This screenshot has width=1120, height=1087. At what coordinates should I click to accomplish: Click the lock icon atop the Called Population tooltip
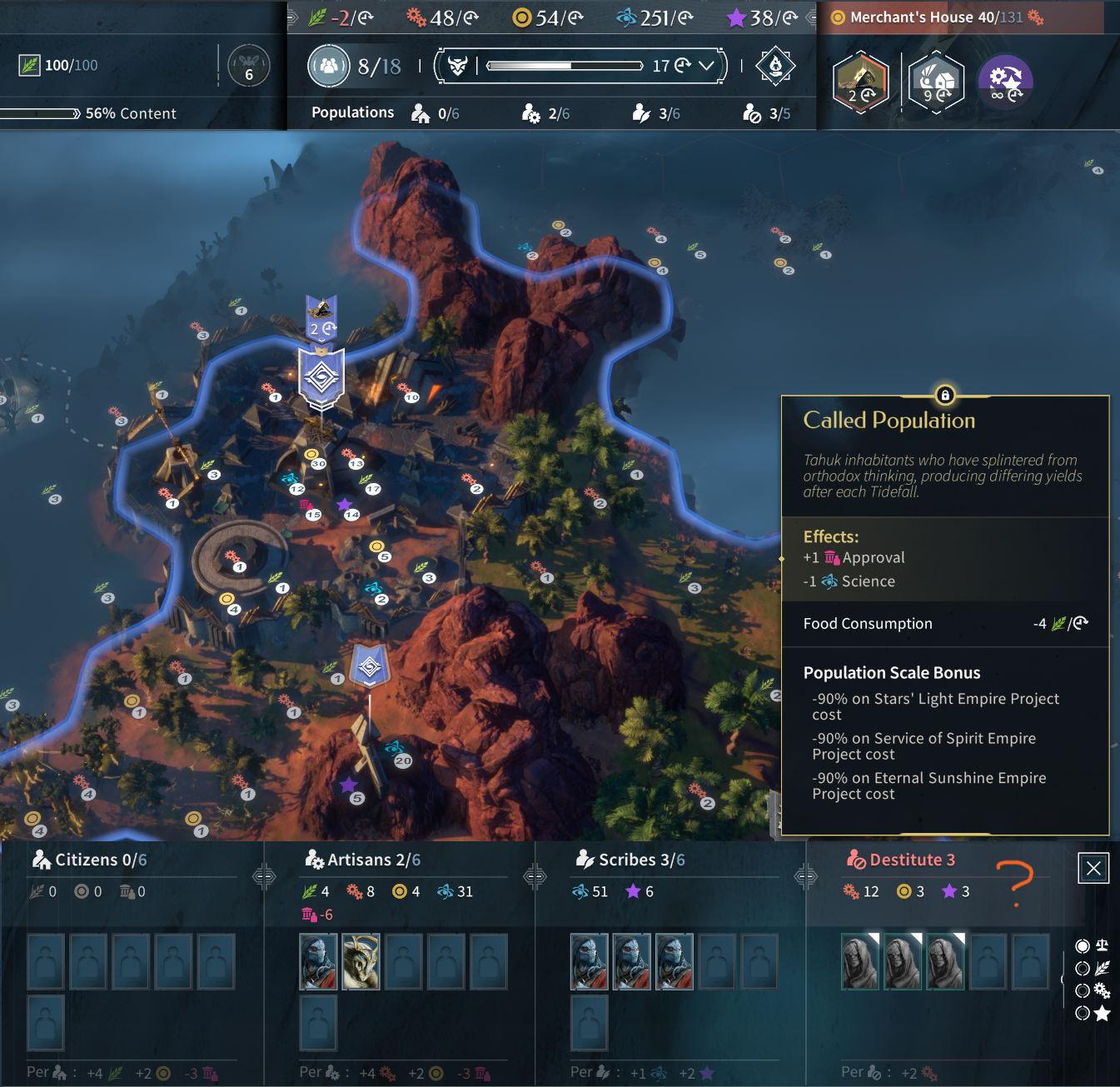[944, 395]
